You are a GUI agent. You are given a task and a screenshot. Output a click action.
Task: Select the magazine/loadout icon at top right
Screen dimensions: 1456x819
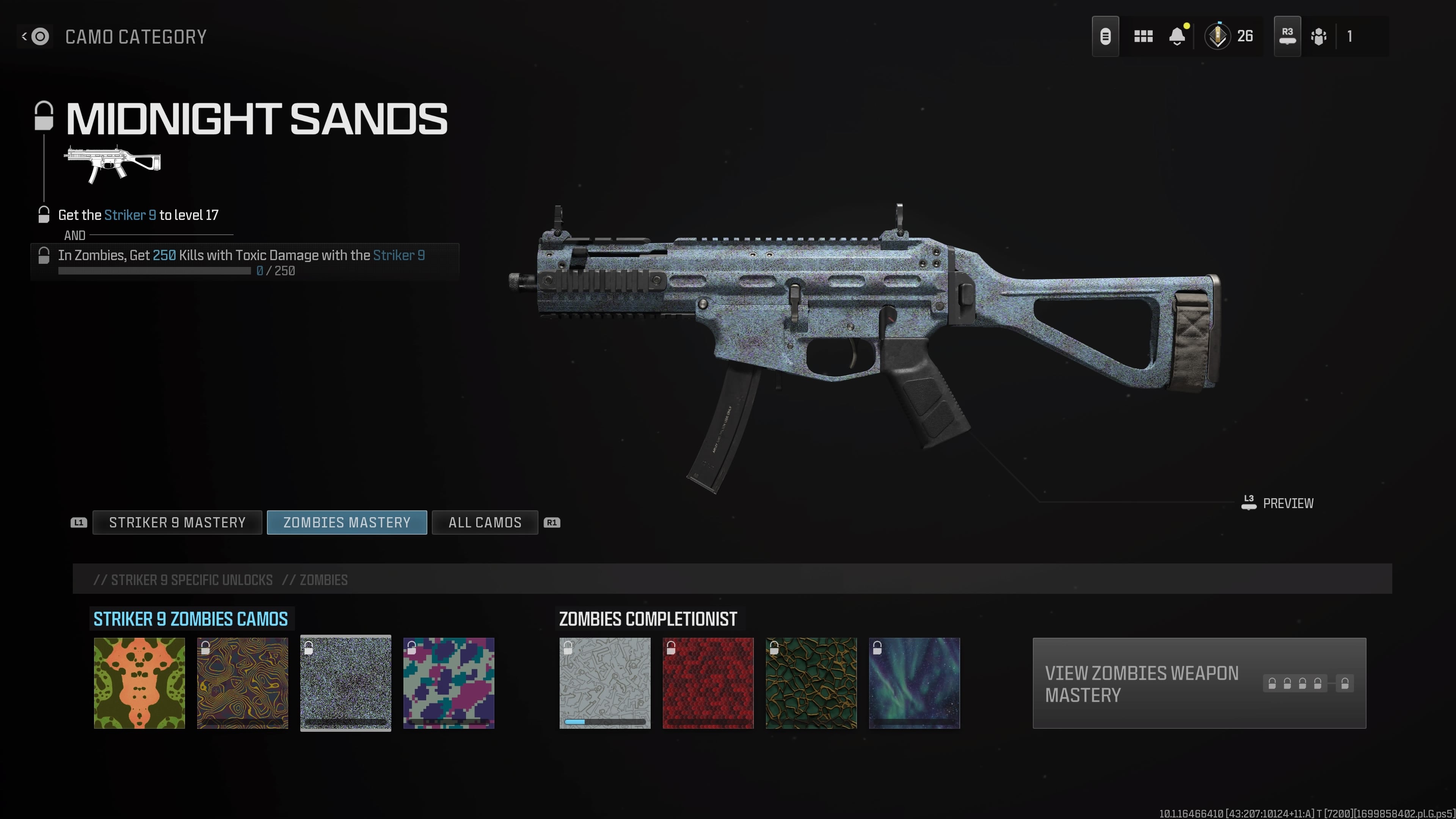tap(1106, 36)
